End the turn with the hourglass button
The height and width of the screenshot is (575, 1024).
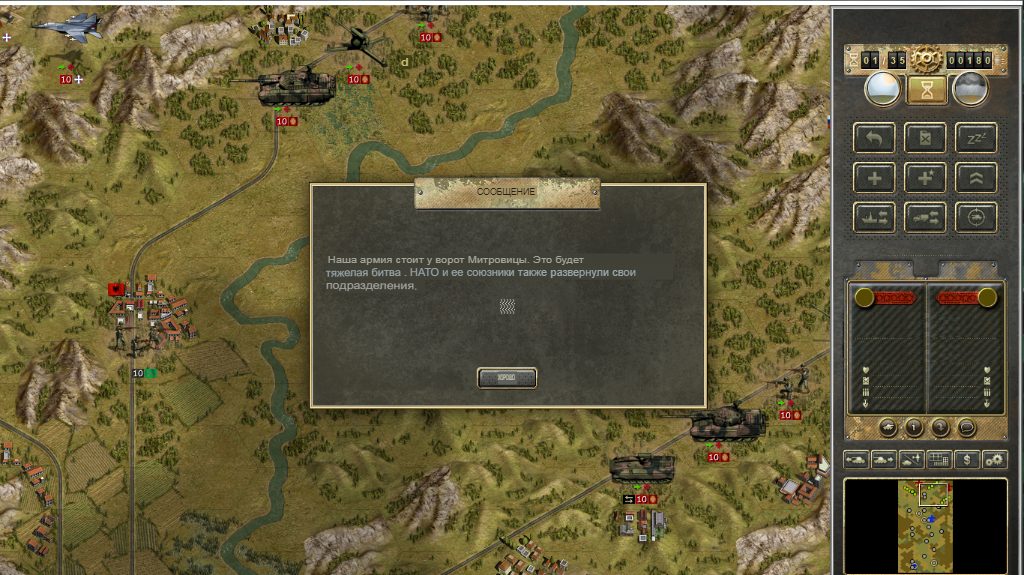pyautogui.click(x=926, y=91)
